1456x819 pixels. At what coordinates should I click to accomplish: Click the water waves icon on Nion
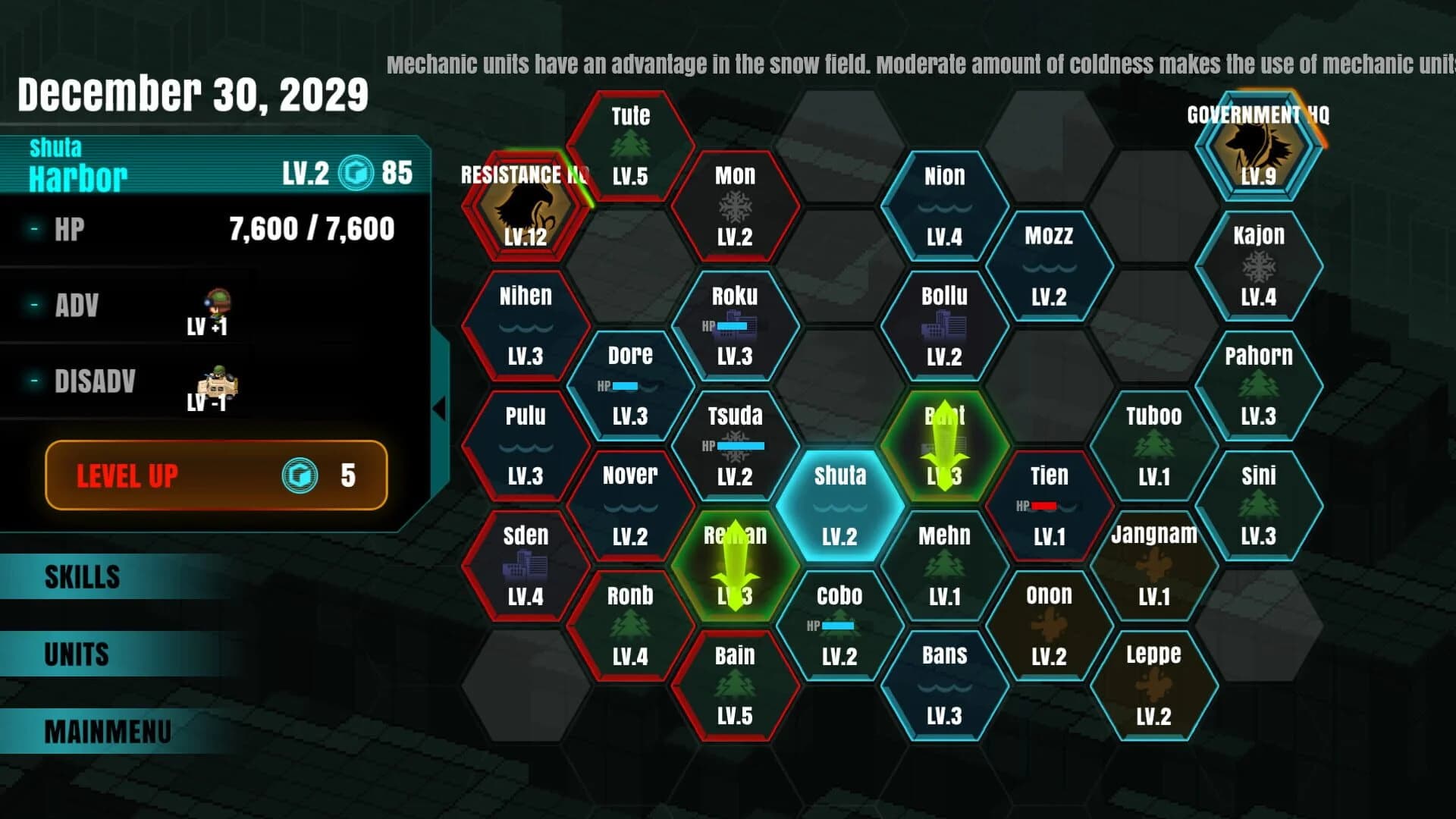[x=943, y=206]
